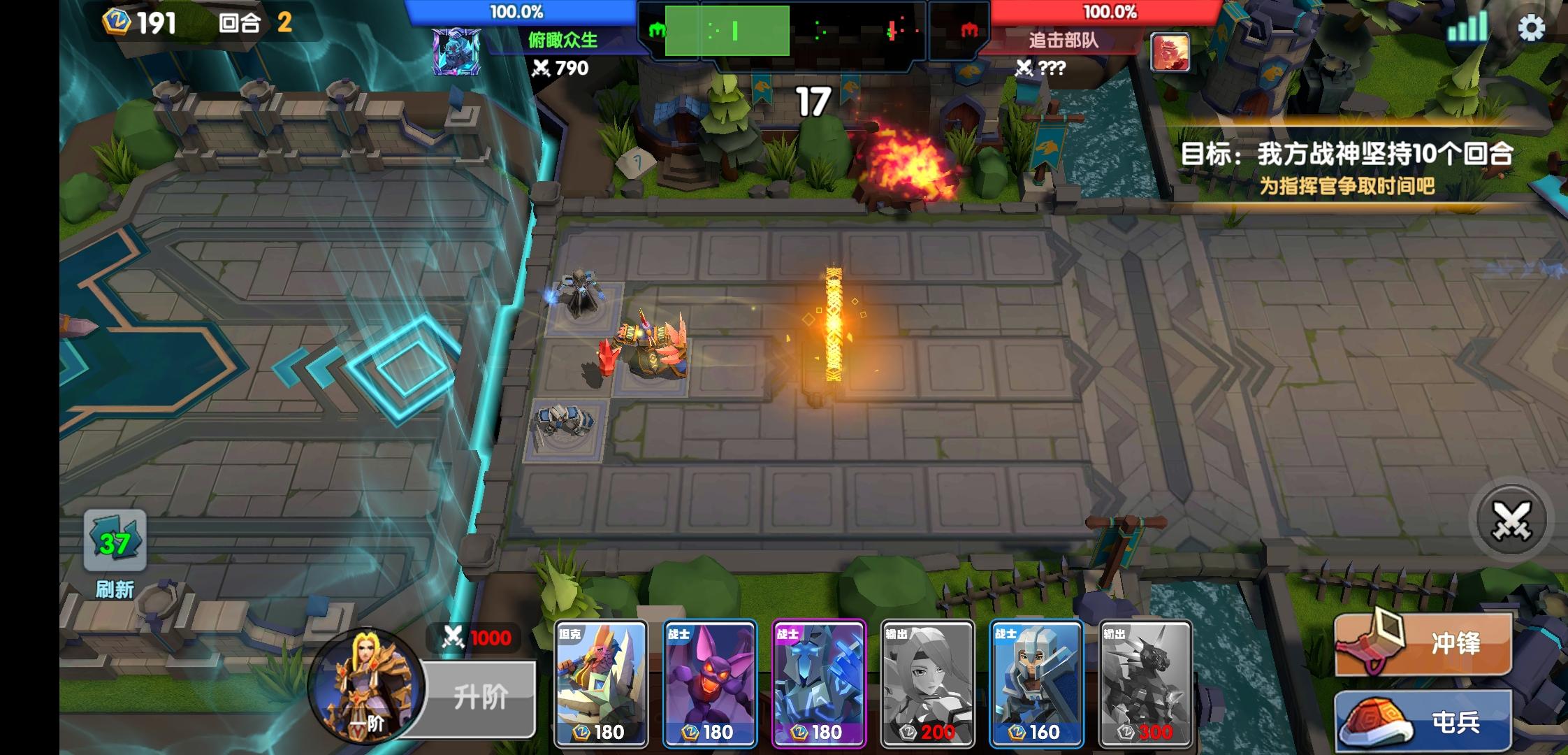View the 俯瞰众生 player avatar

456,52
